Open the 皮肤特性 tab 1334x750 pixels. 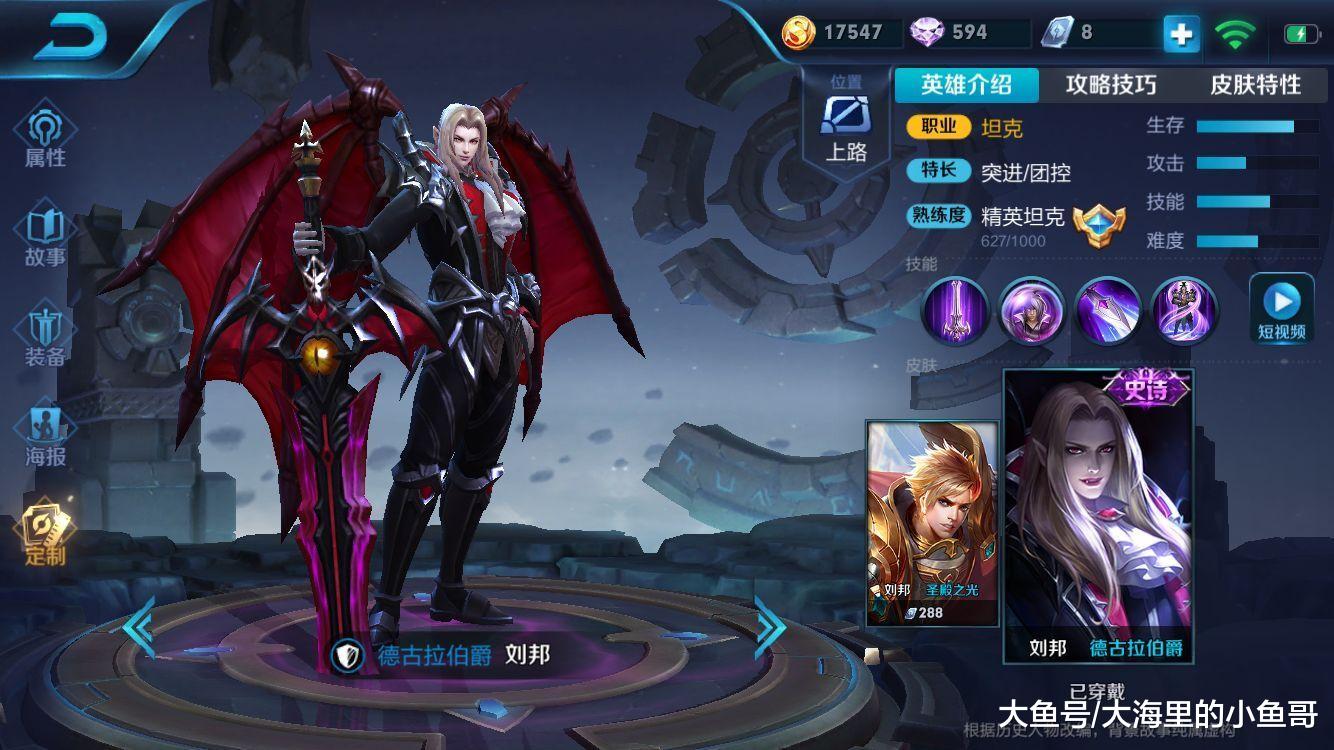pyautogui.click(x=1255, y=85)
